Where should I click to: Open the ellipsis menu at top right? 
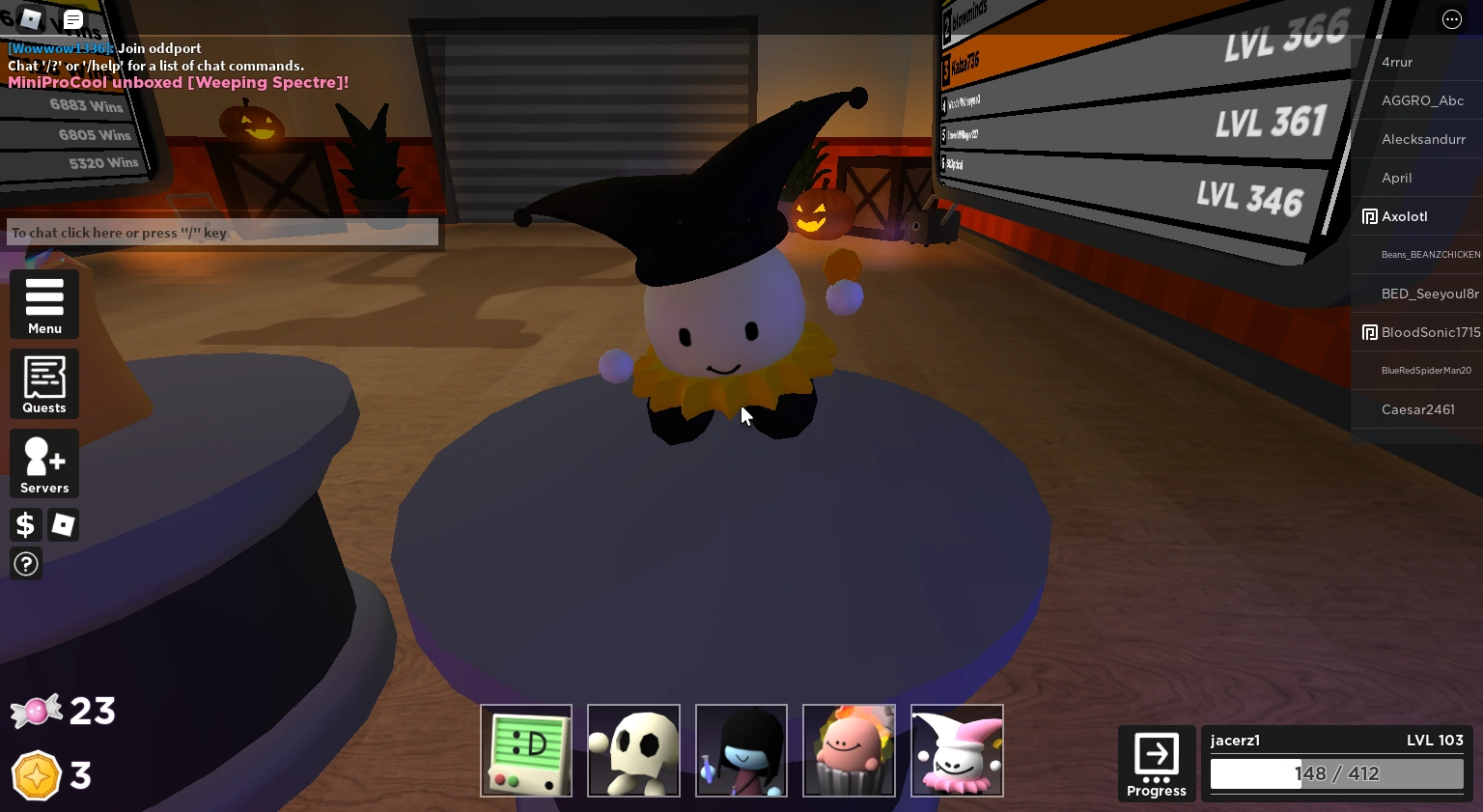click(x=1451, y=18)
